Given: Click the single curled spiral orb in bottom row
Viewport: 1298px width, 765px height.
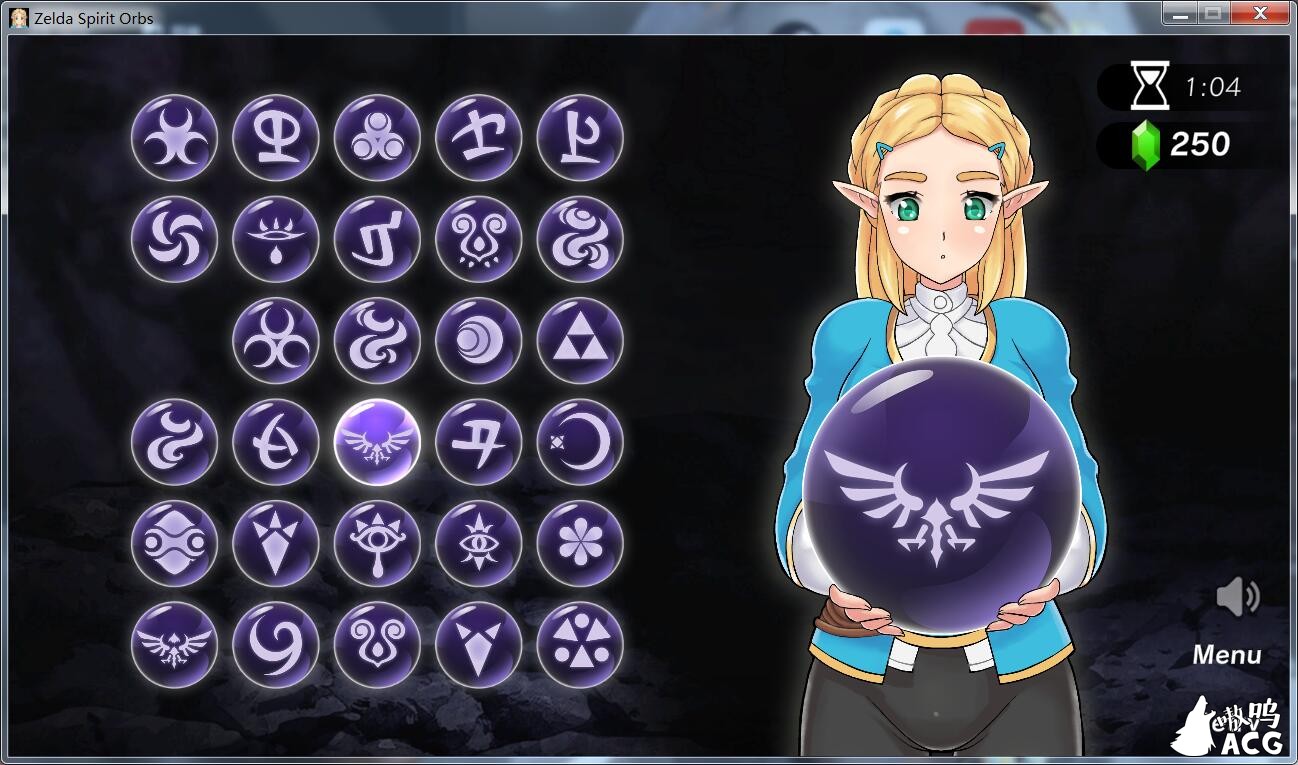Looking at the screenshot, I should point(275,645).
